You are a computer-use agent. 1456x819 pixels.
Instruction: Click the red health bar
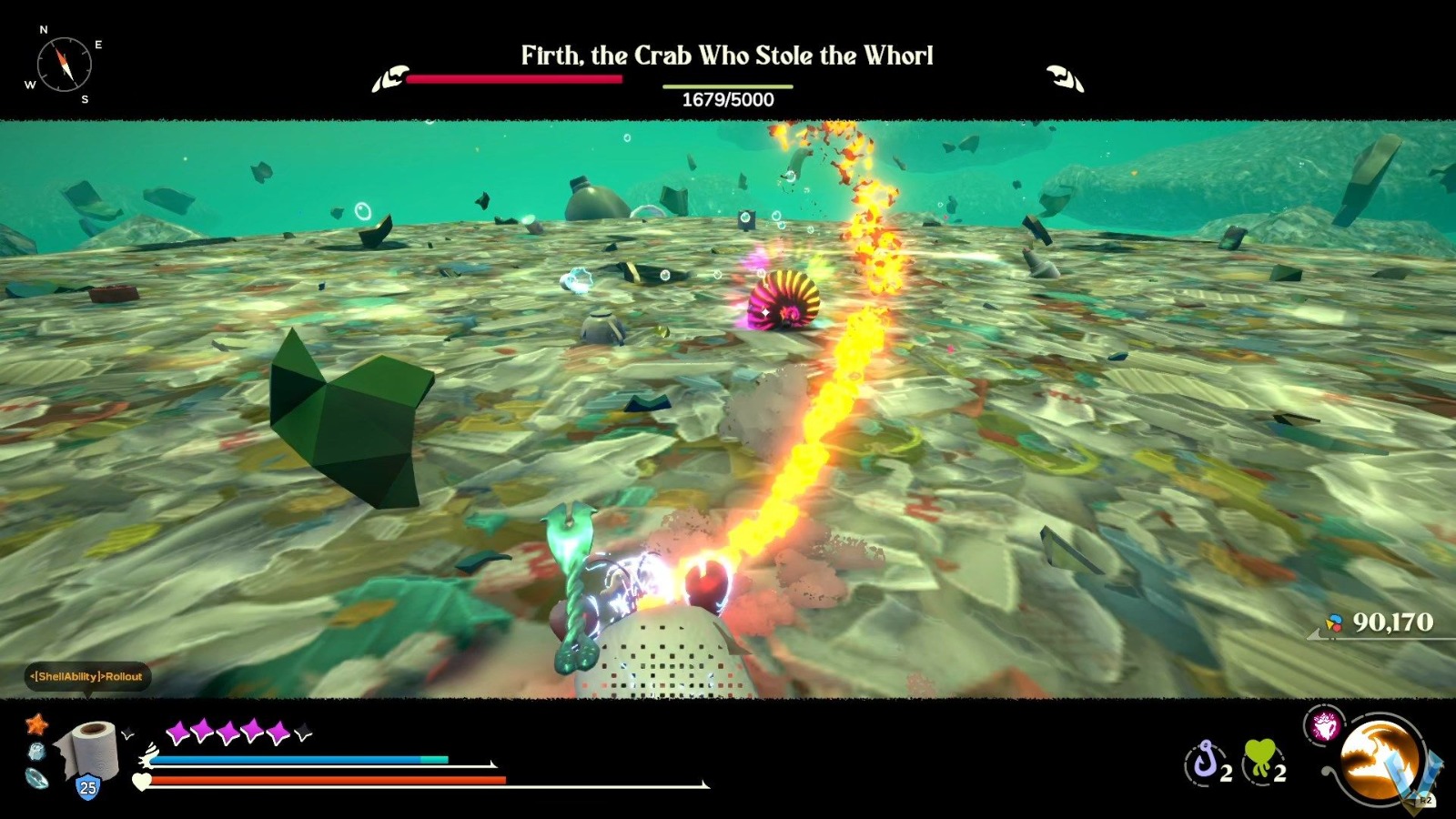(514, 80)
